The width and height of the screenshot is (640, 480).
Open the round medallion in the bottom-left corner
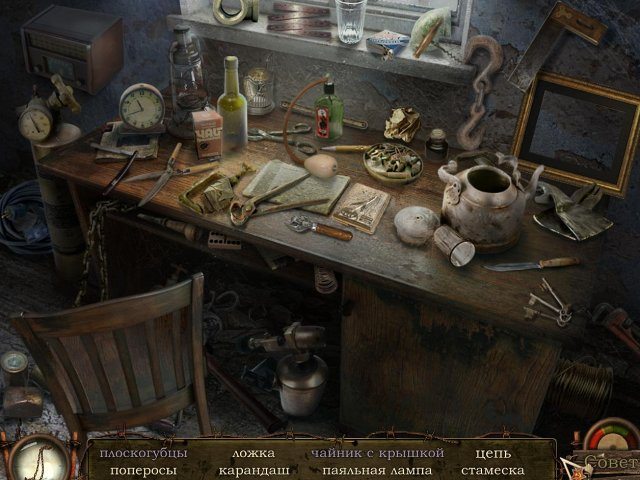(x=37, y=459)
